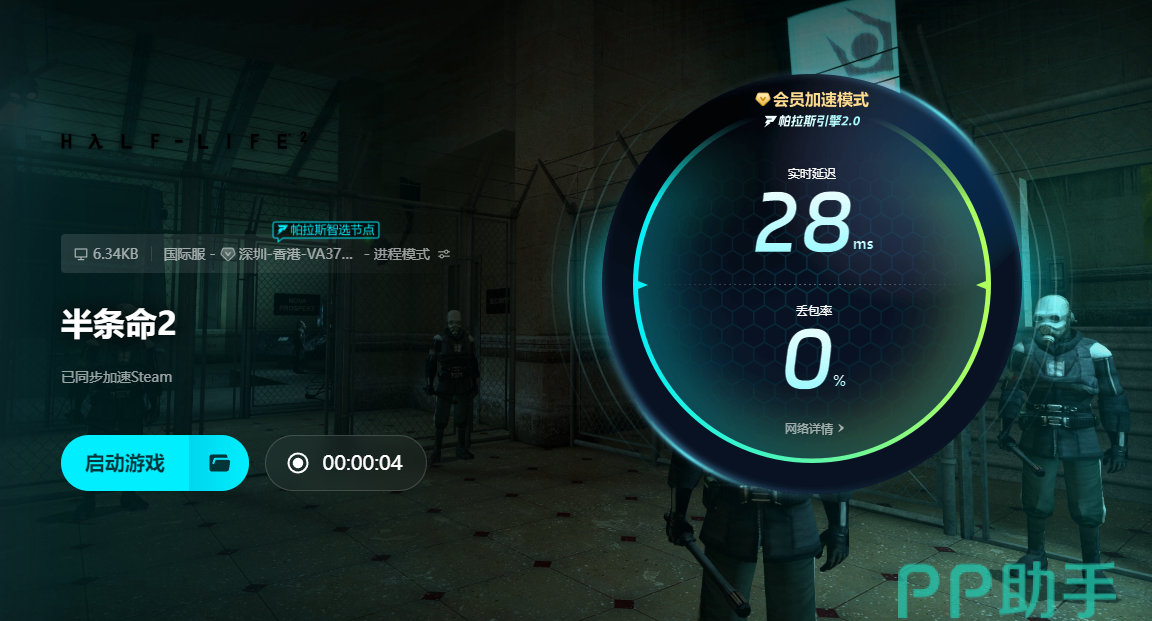Select the 深圳-香港 node entry
The height and width of the screenshot is (621, 1152).
tap(288, 254)
